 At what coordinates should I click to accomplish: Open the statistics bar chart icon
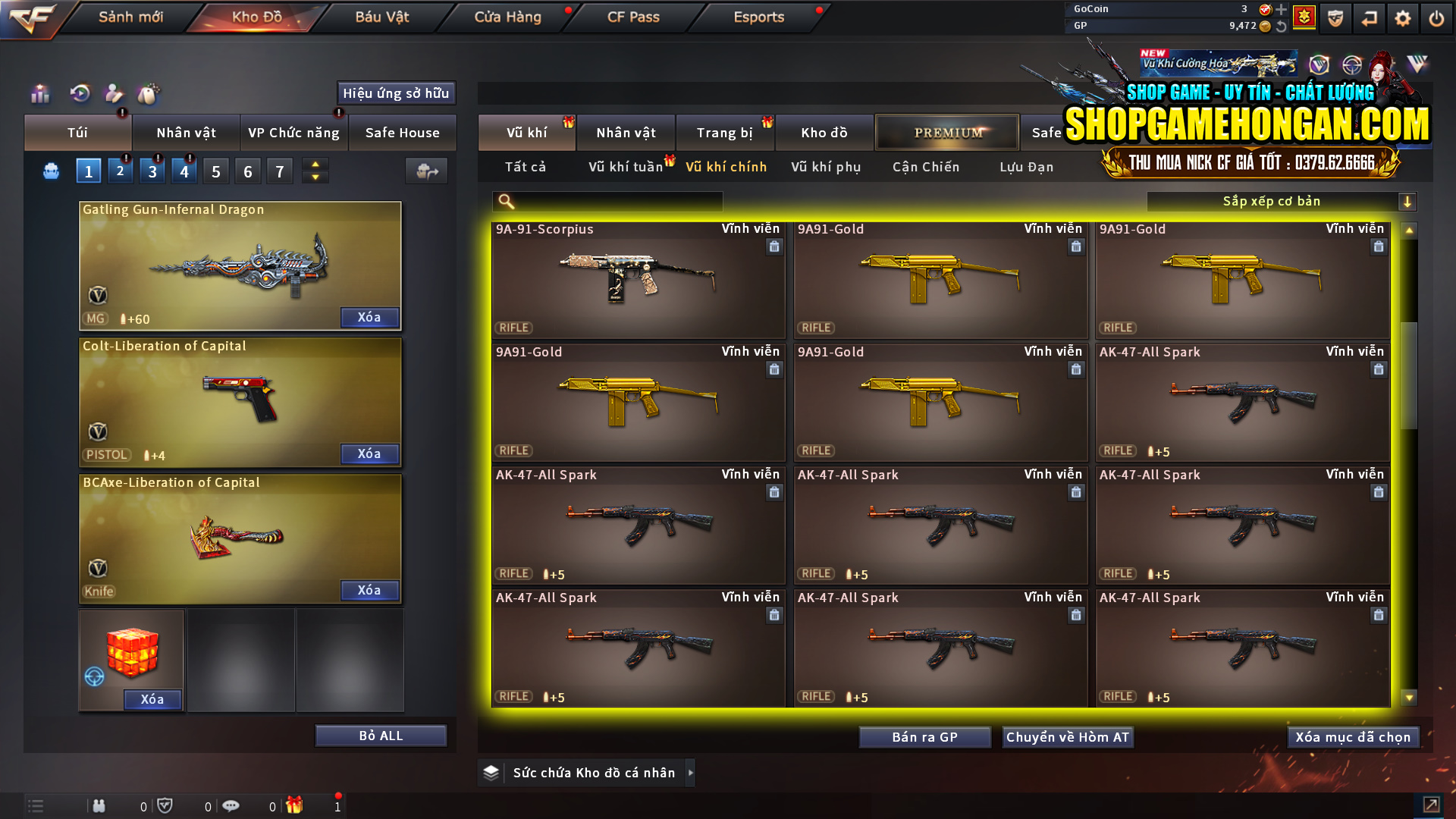point(39,93)
